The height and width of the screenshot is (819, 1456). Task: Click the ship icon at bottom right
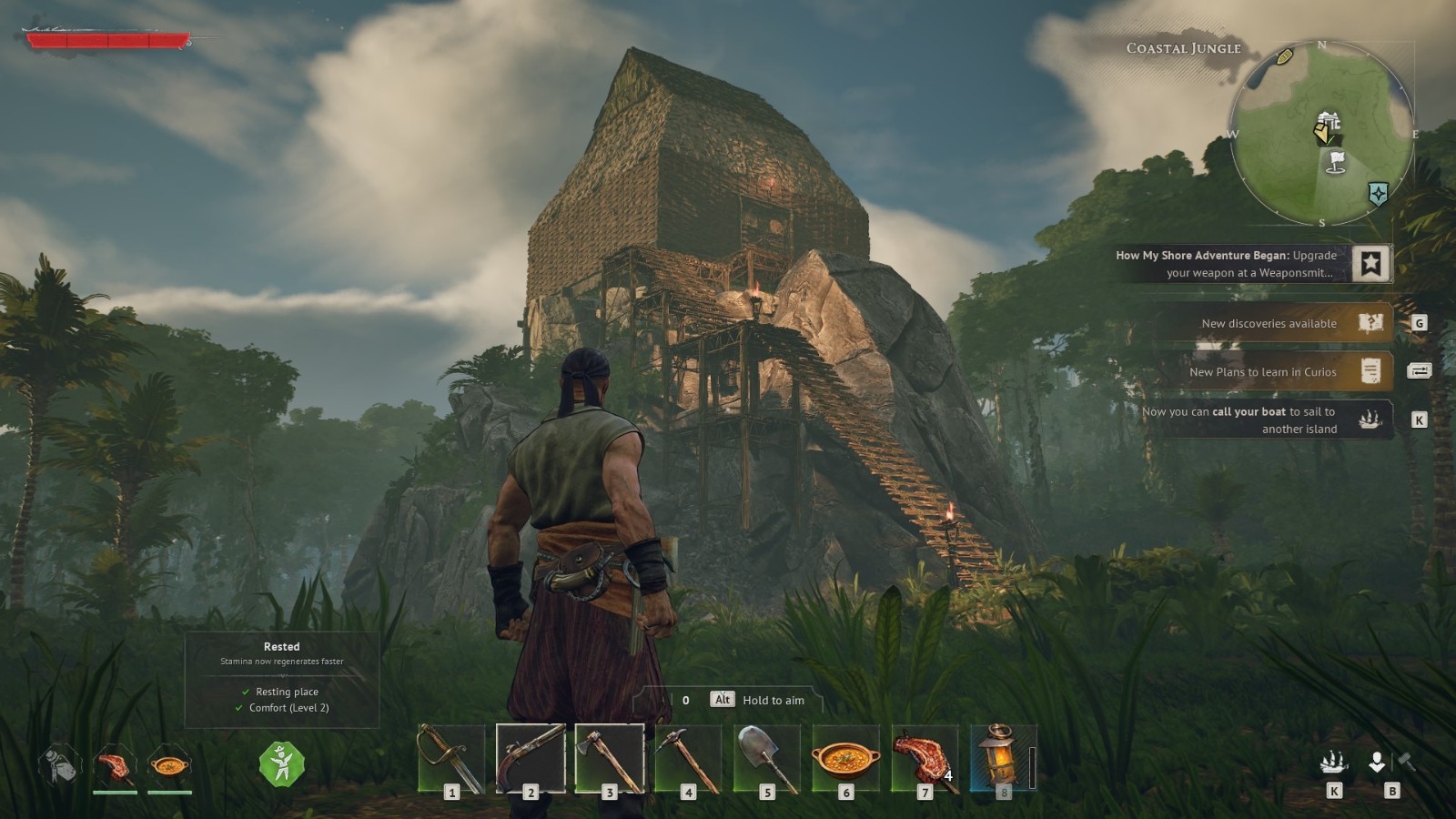(x=1334, y=763)
